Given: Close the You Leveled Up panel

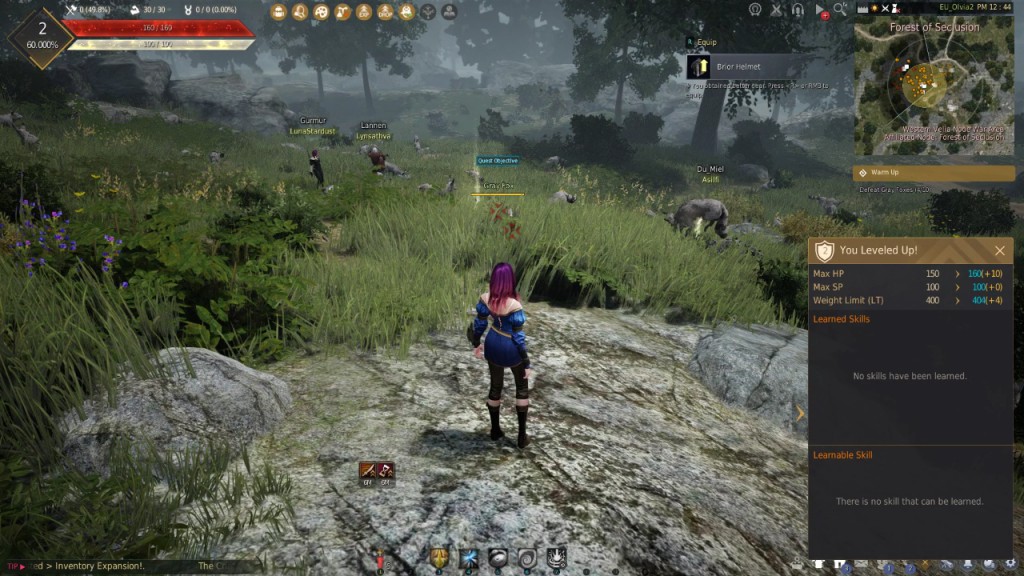Looking at the screenshot, I should point(999,251).
